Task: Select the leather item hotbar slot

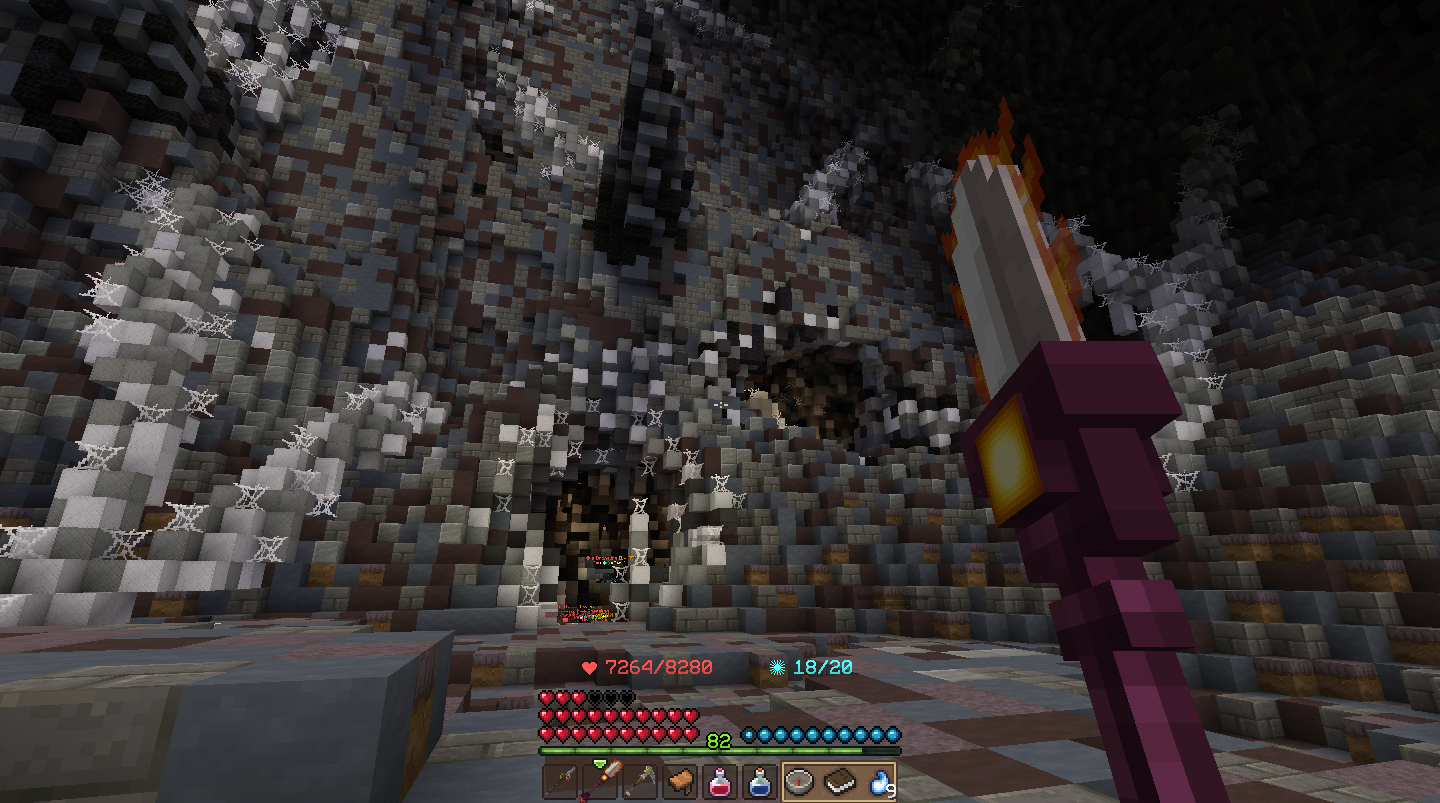Action: point(680,780)
